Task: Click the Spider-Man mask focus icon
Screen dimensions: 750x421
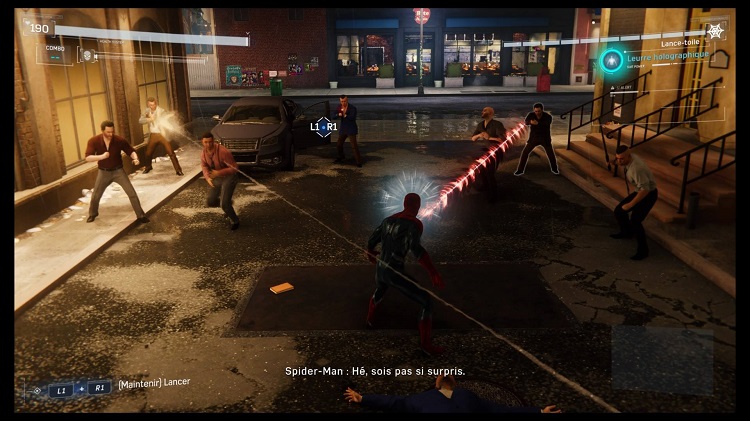Action: (x=87, y=55)
